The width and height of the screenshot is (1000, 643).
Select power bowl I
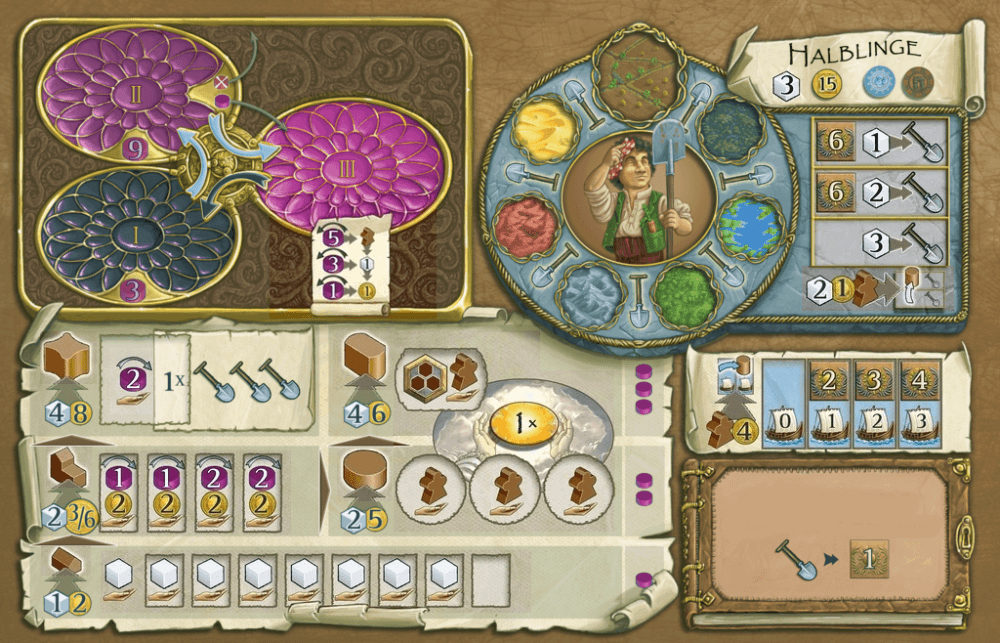[x=137, y=226]
